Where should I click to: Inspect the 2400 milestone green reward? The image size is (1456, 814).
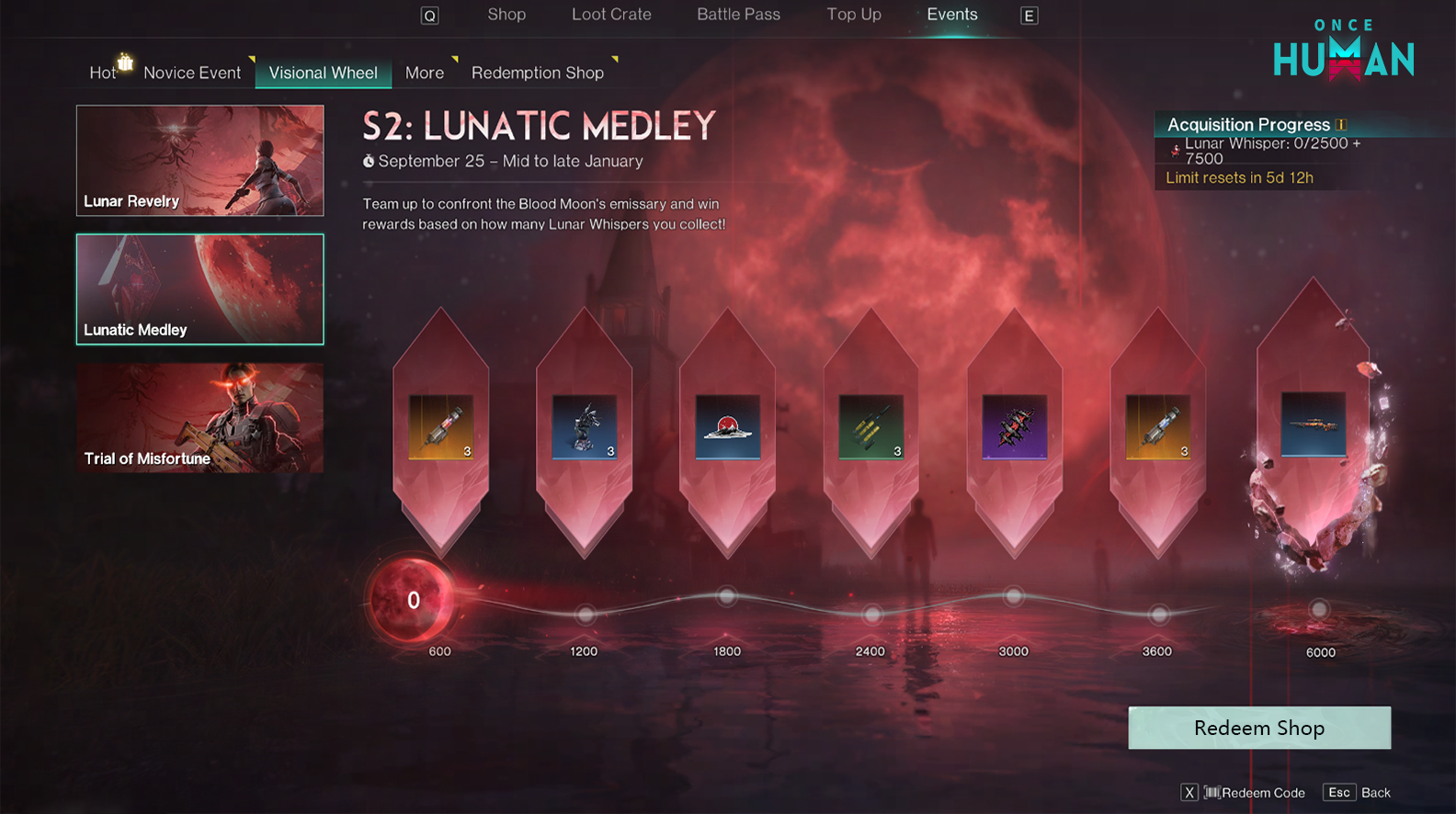tap(870, 427)
